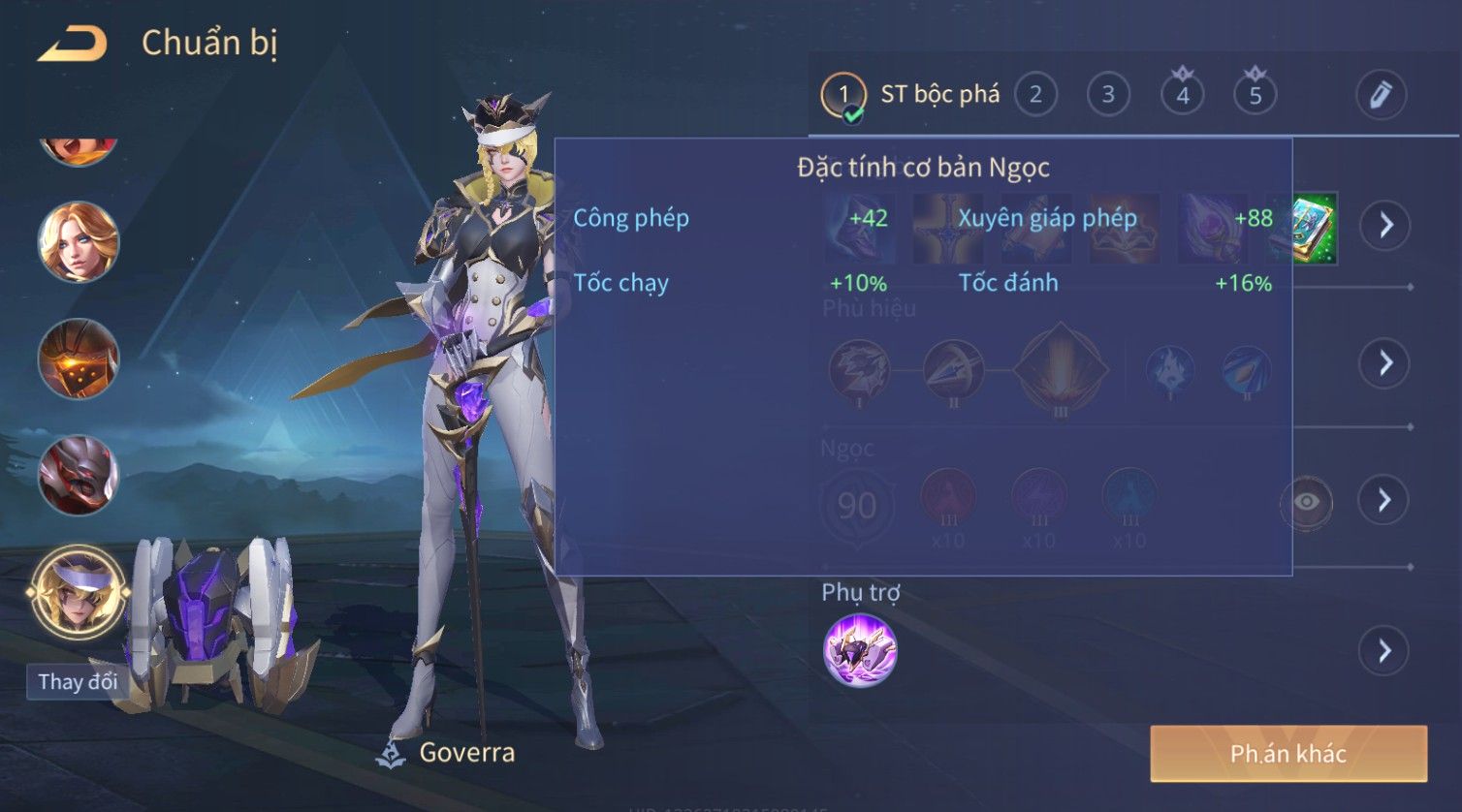Open the equipment build arrow
1462x812 pixels.
click(1384, 225)
